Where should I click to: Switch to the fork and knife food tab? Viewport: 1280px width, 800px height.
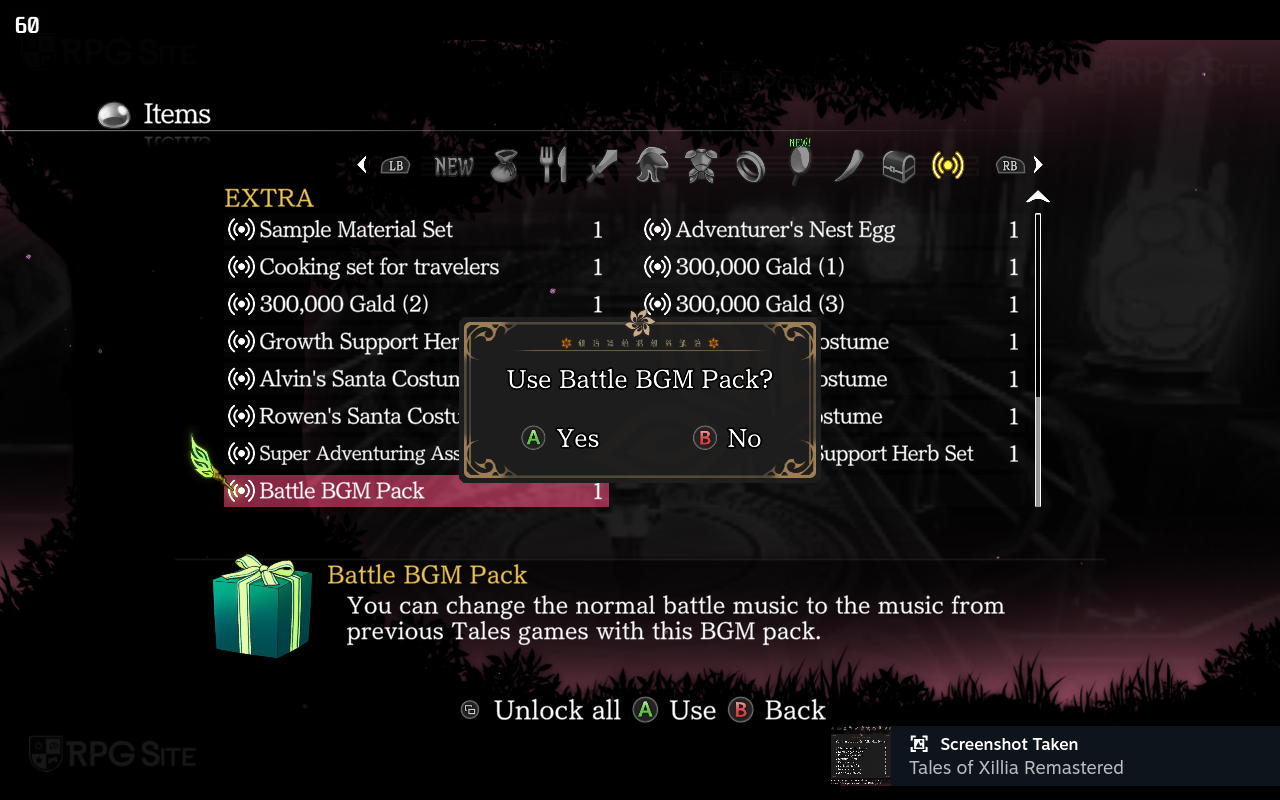tap(553, 166)
